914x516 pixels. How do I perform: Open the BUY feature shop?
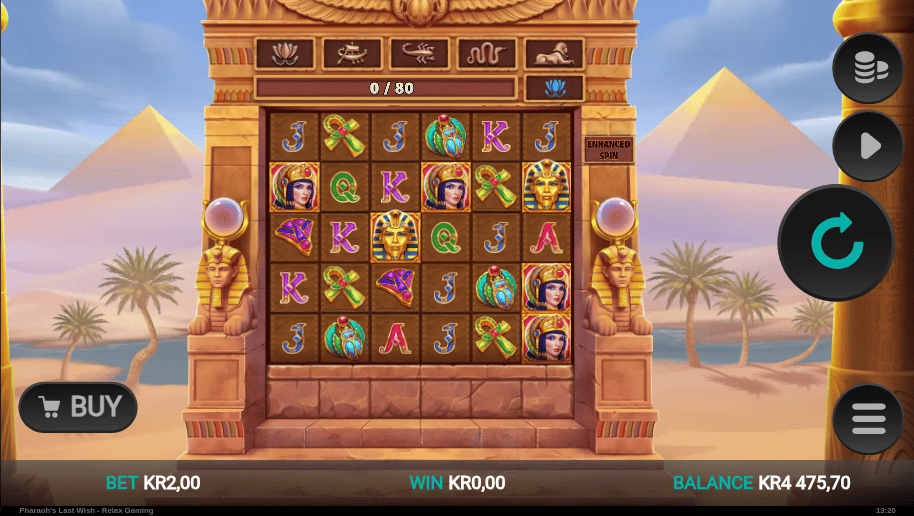(79, 407)
